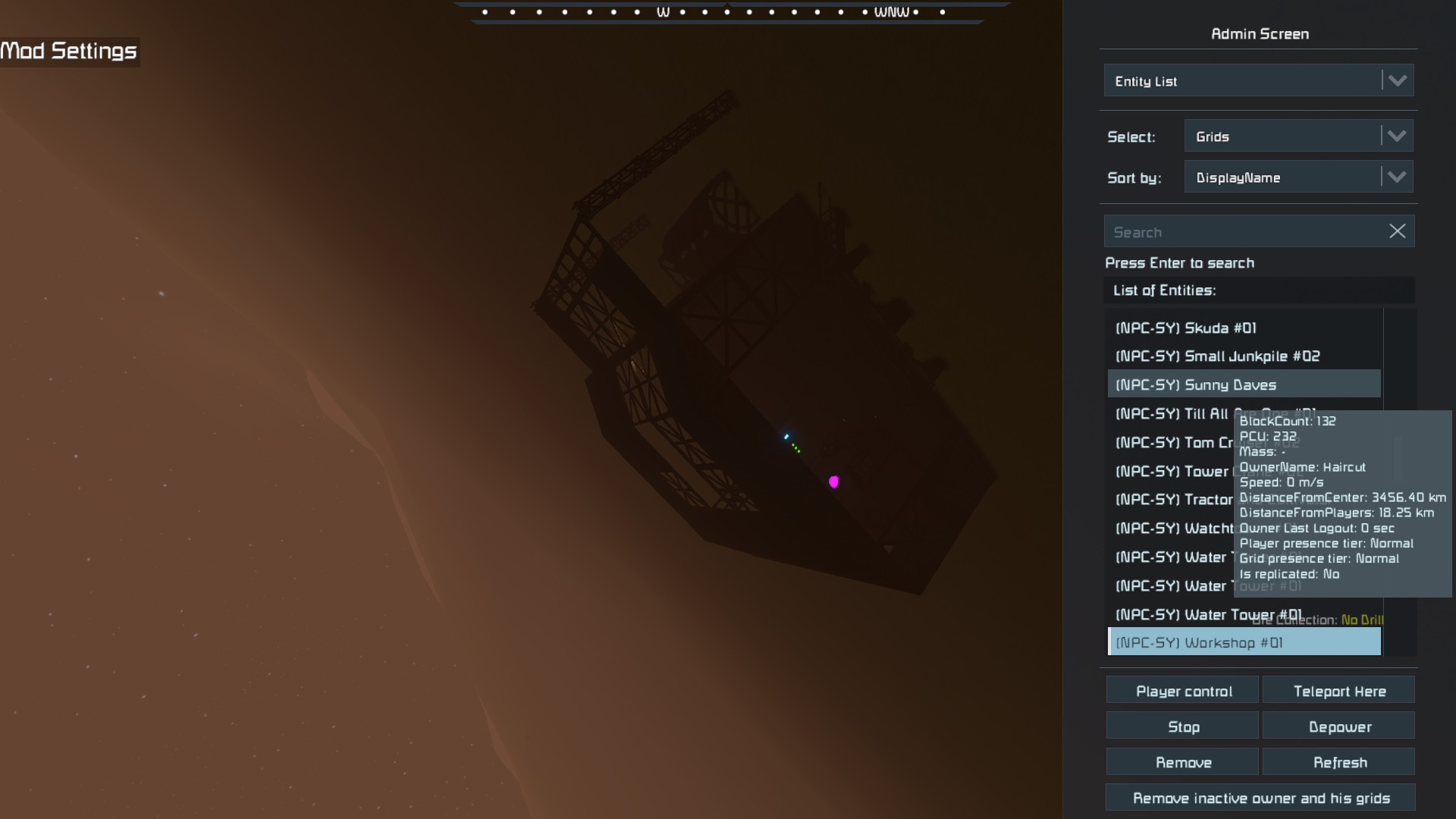1456x819 pixels.
Task: Change the Sort by DisplayName dropdown
Action: (x=1298, y=177)
